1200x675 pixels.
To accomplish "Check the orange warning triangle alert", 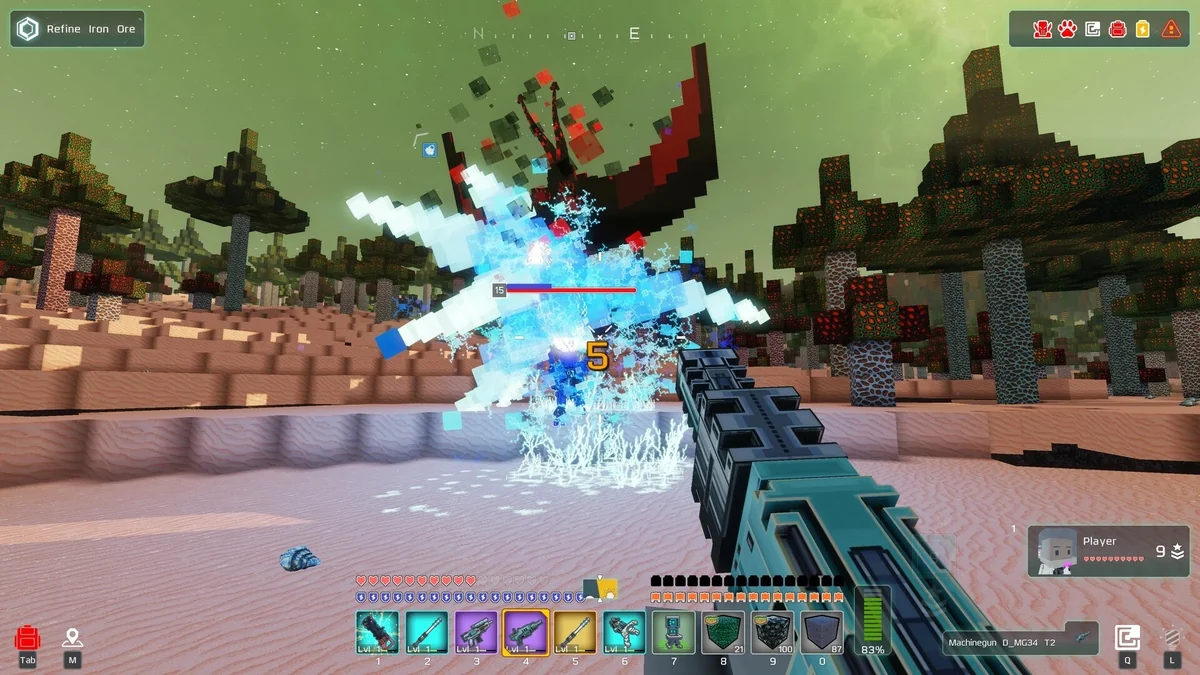I will 1171,29.
